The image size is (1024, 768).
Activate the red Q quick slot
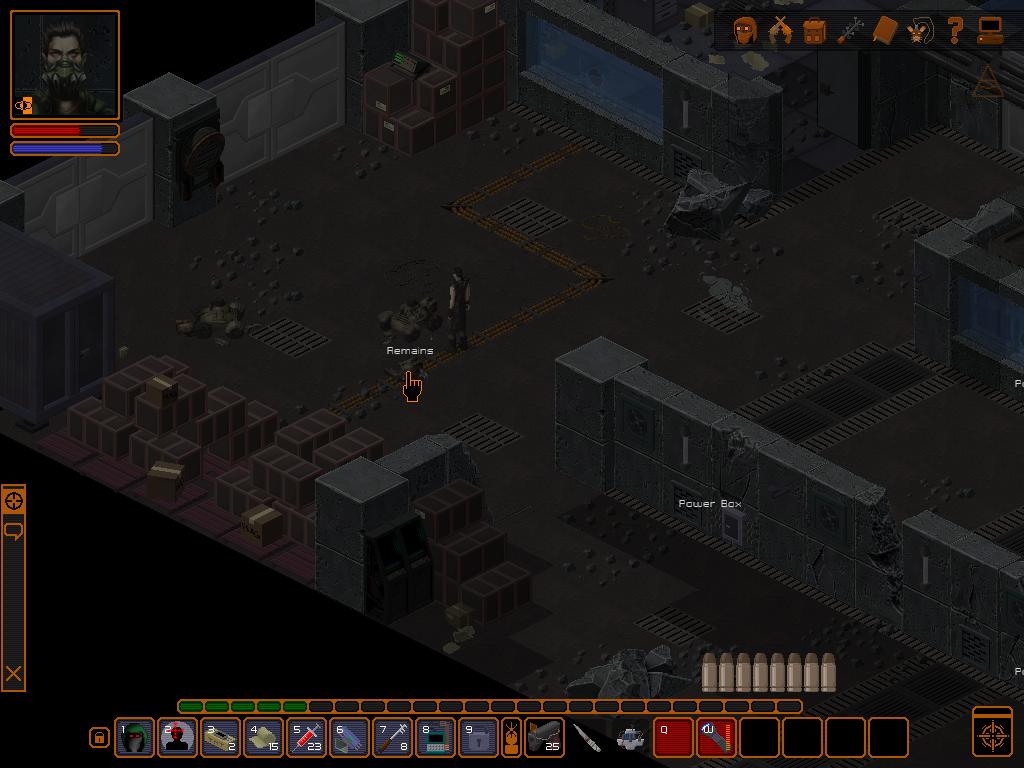(x=673, y=738)
